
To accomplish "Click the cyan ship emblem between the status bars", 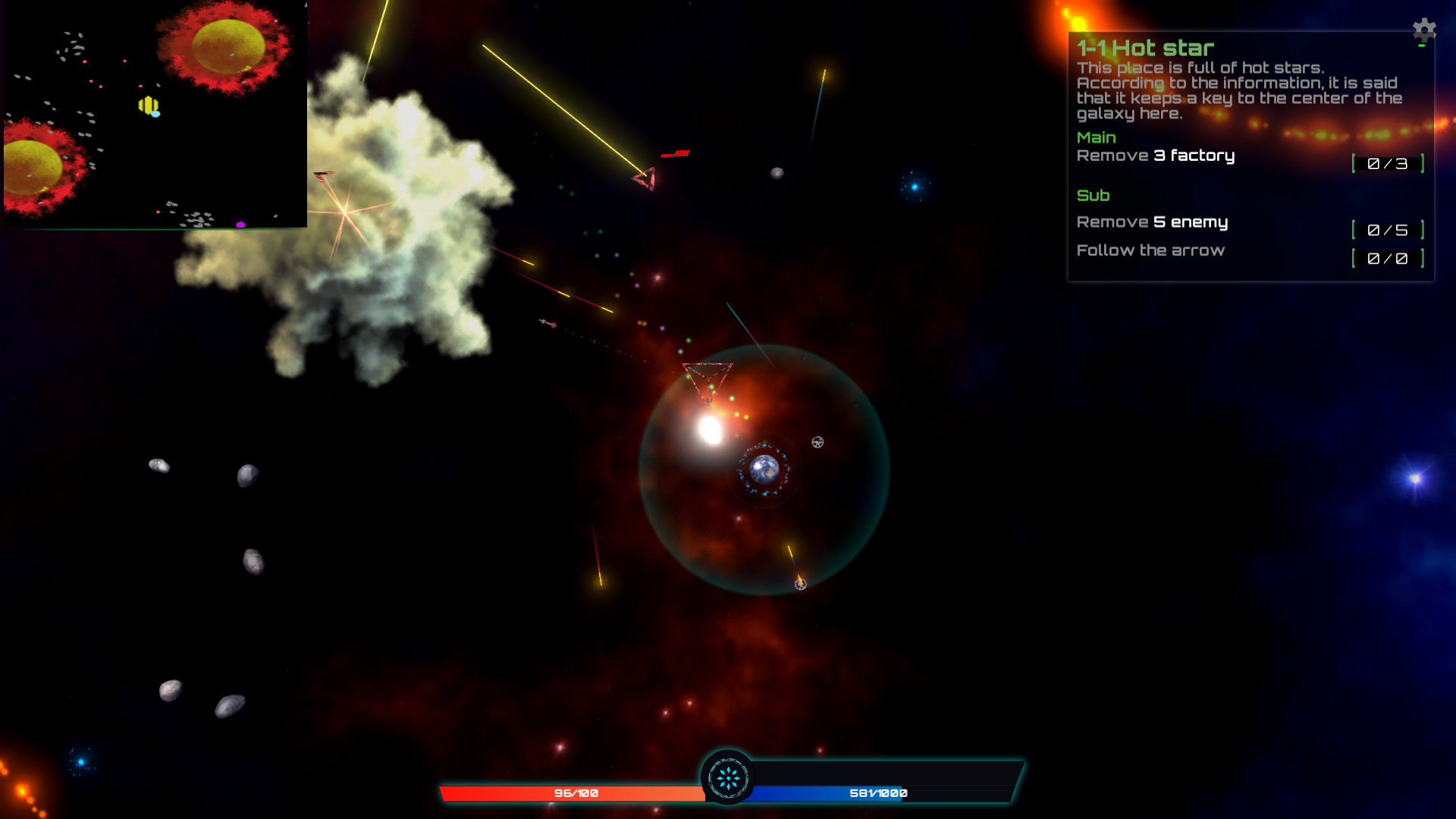I will point(729,777).
